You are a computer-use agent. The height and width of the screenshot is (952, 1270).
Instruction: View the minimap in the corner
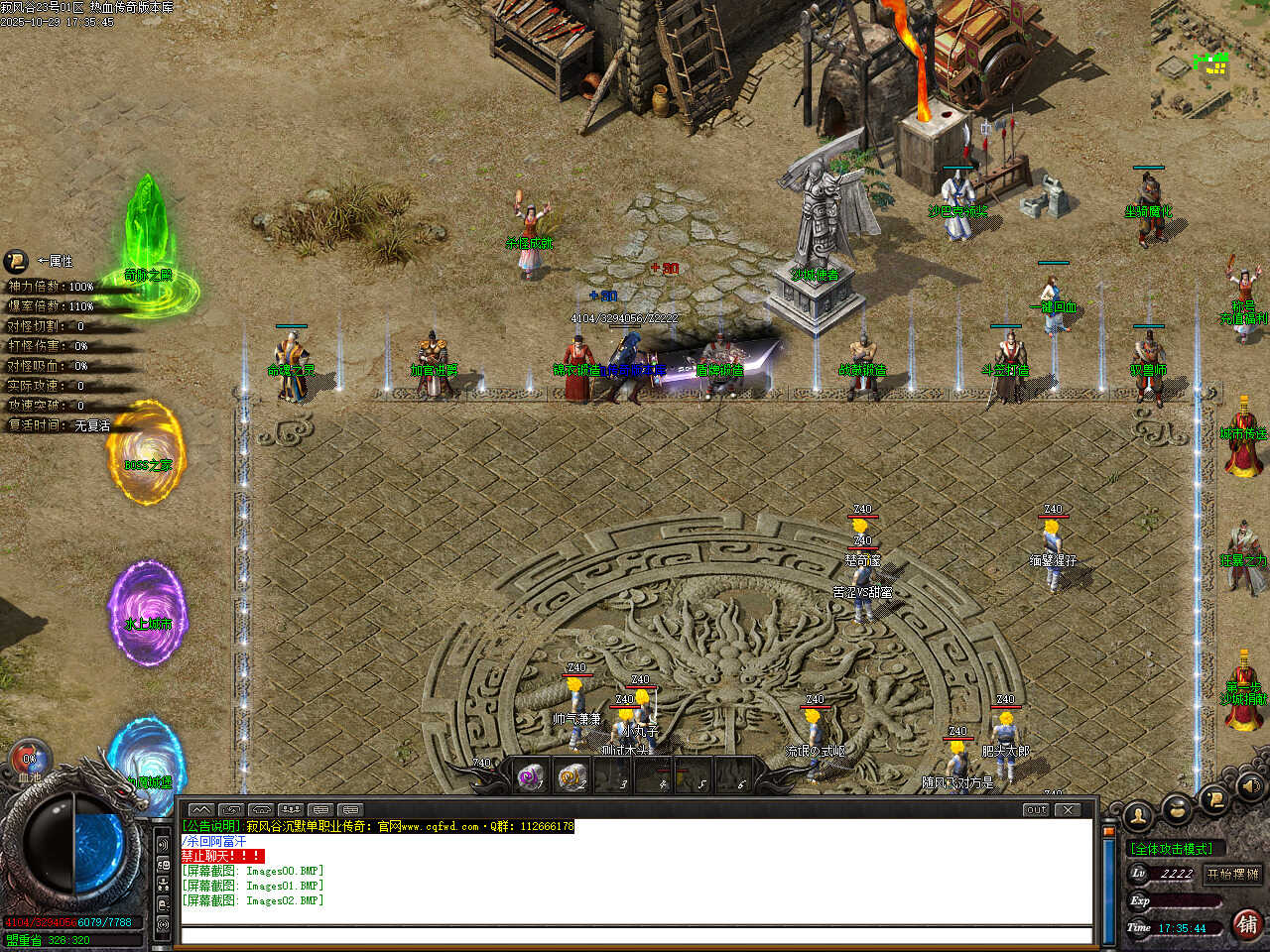point(1209,59)
